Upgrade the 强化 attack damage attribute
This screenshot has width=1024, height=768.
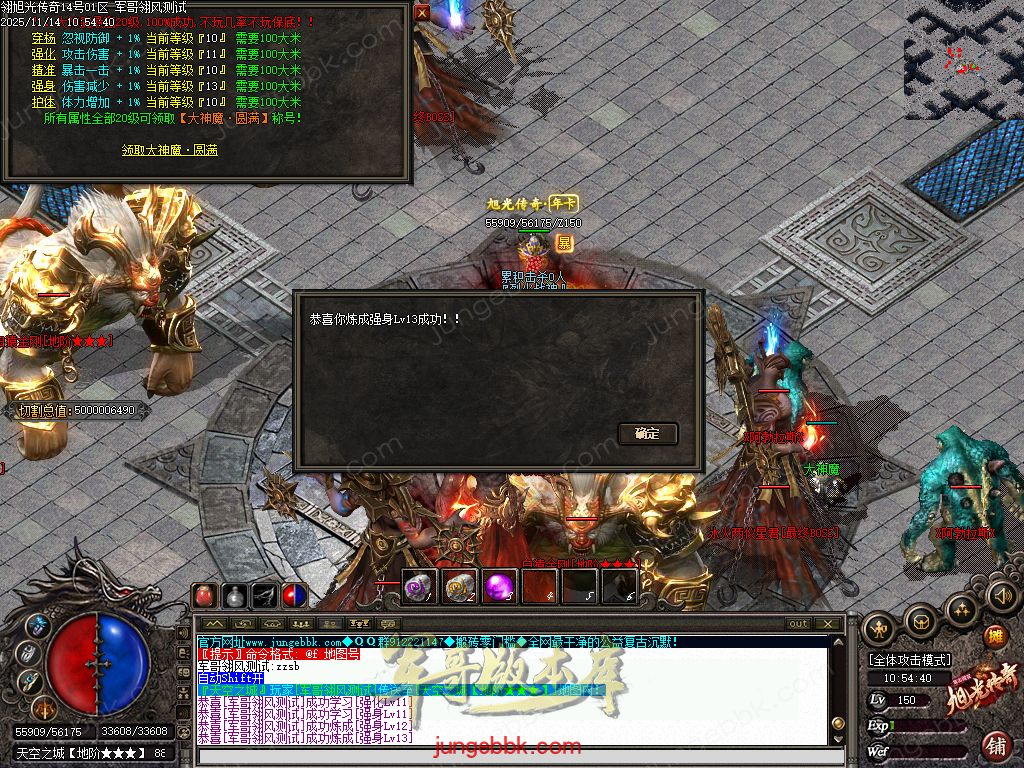coord(43,54)
